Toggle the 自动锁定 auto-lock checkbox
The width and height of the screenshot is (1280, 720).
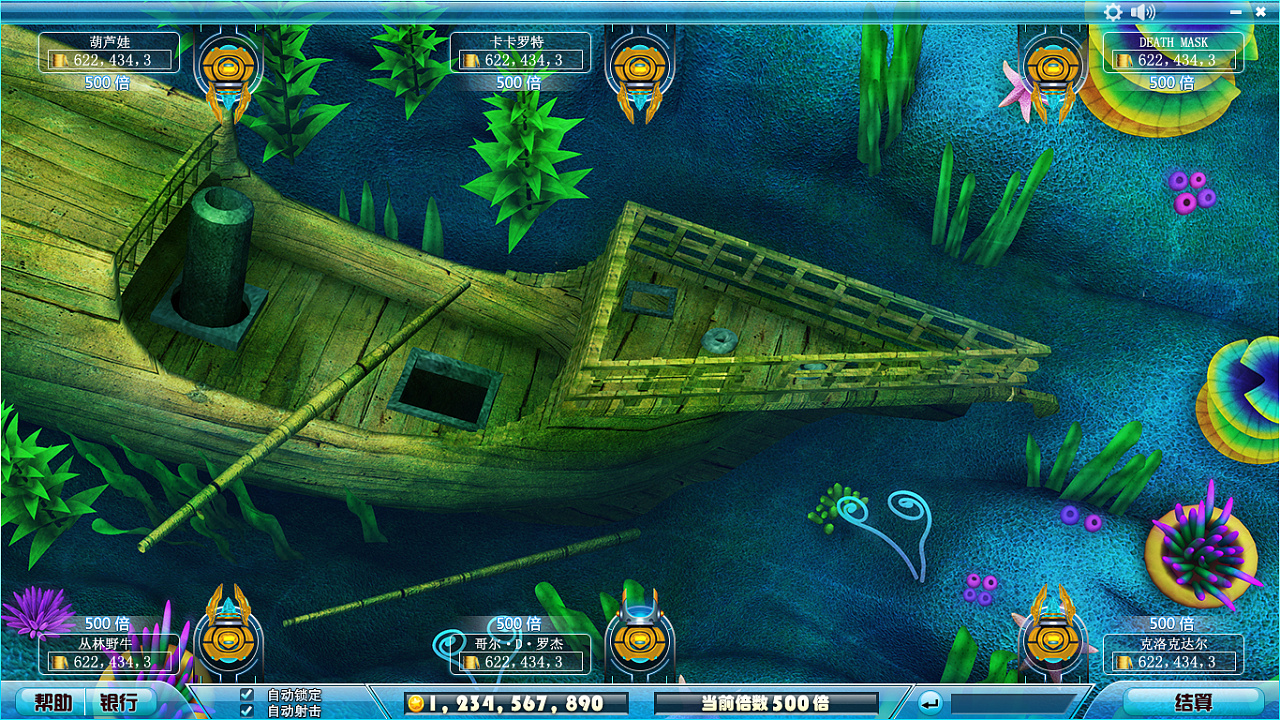[x=247, y=694]
